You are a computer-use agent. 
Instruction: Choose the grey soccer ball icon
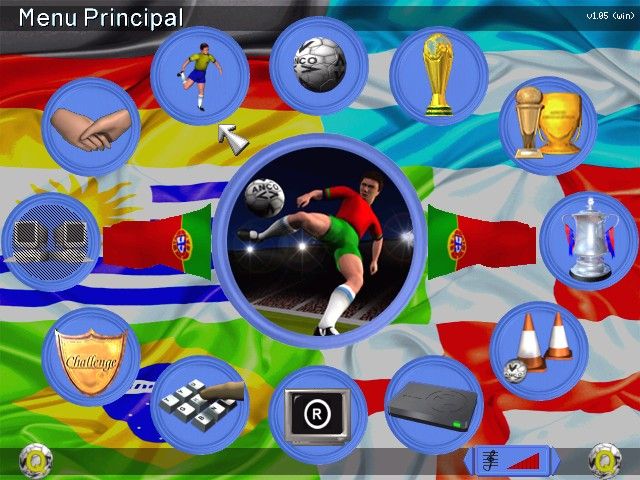tap(319, 65)
